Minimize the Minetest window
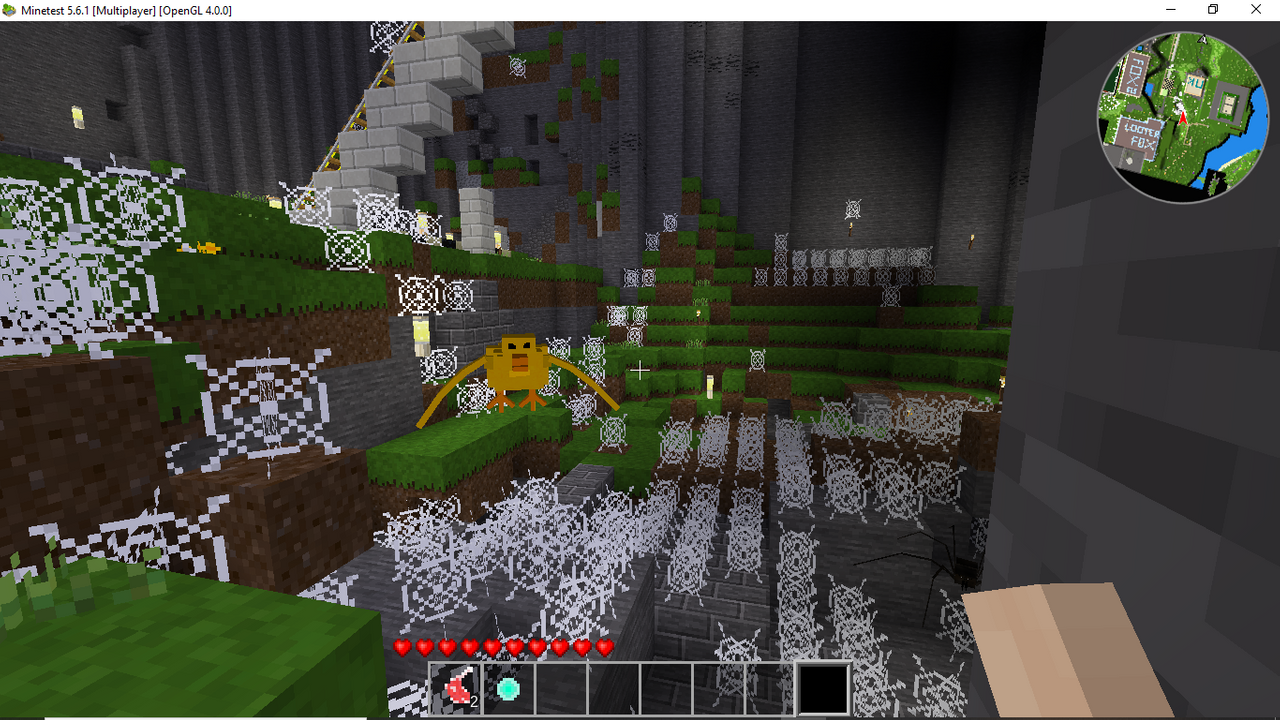 pos(1170,10)
